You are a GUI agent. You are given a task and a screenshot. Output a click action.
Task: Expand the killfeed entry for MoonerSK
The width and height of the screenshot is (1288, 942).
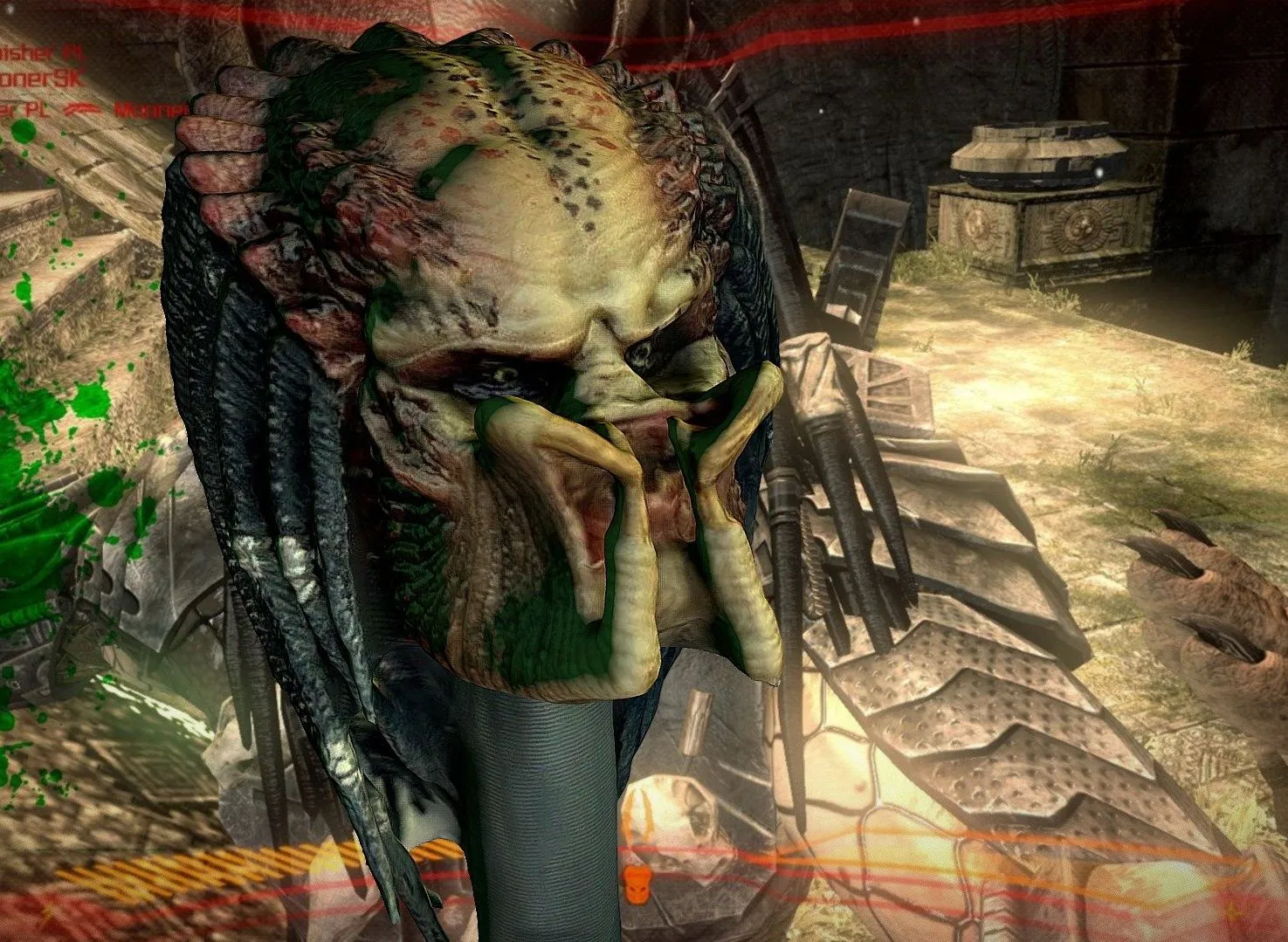click(x=39, y=79)
